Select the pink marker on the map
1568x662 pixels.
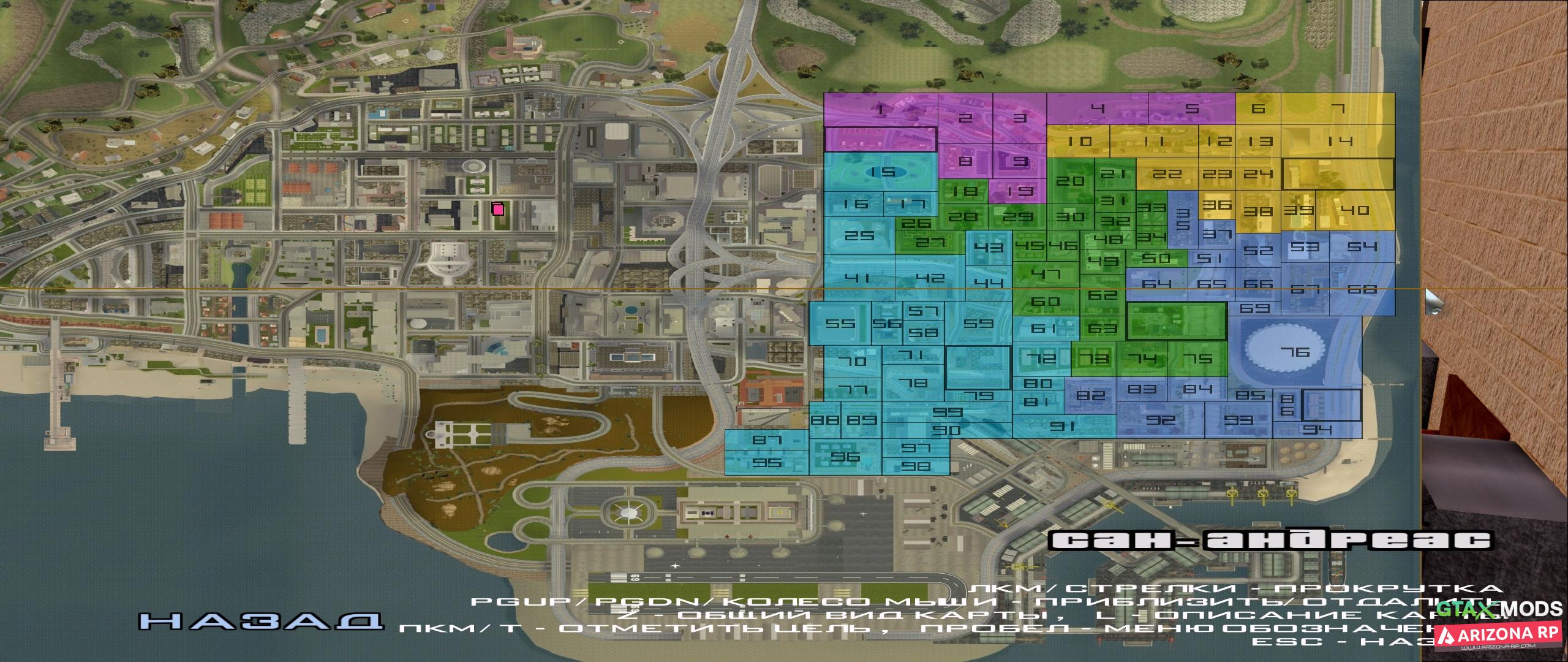click(498, 209)
